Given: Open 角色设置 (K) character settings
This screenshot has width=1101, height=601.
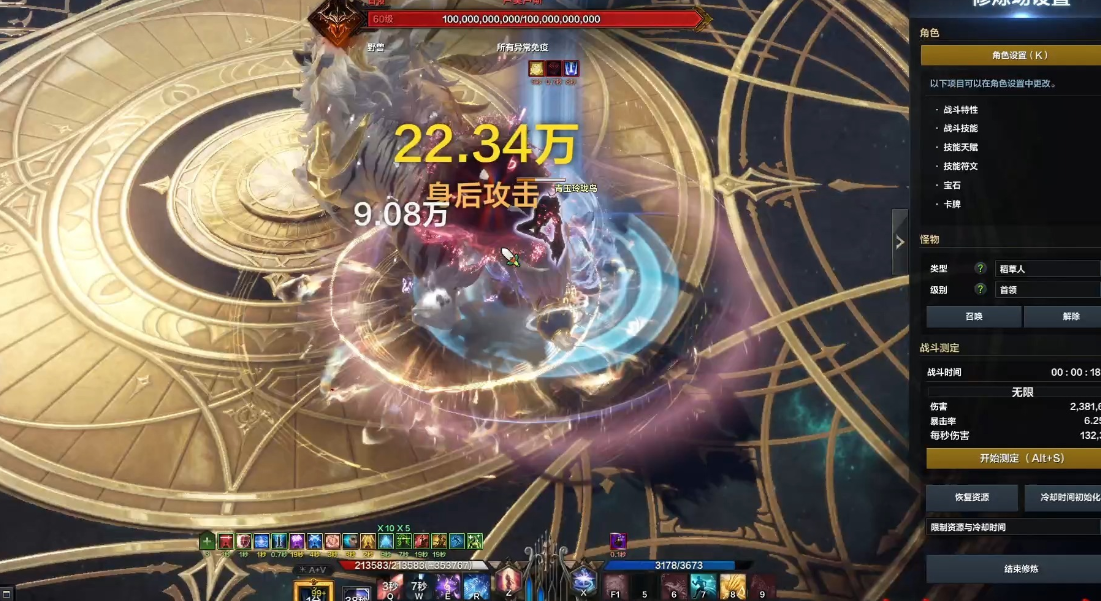Looking at the screenshot, I should pos(1010,56).
